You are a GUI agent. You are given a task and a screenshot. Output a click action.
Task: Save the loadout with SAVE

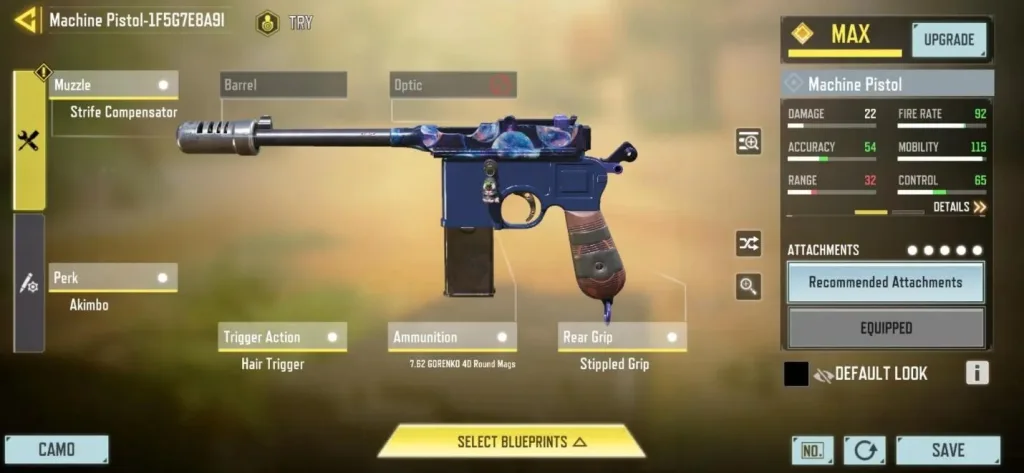(x=947, y=450)
